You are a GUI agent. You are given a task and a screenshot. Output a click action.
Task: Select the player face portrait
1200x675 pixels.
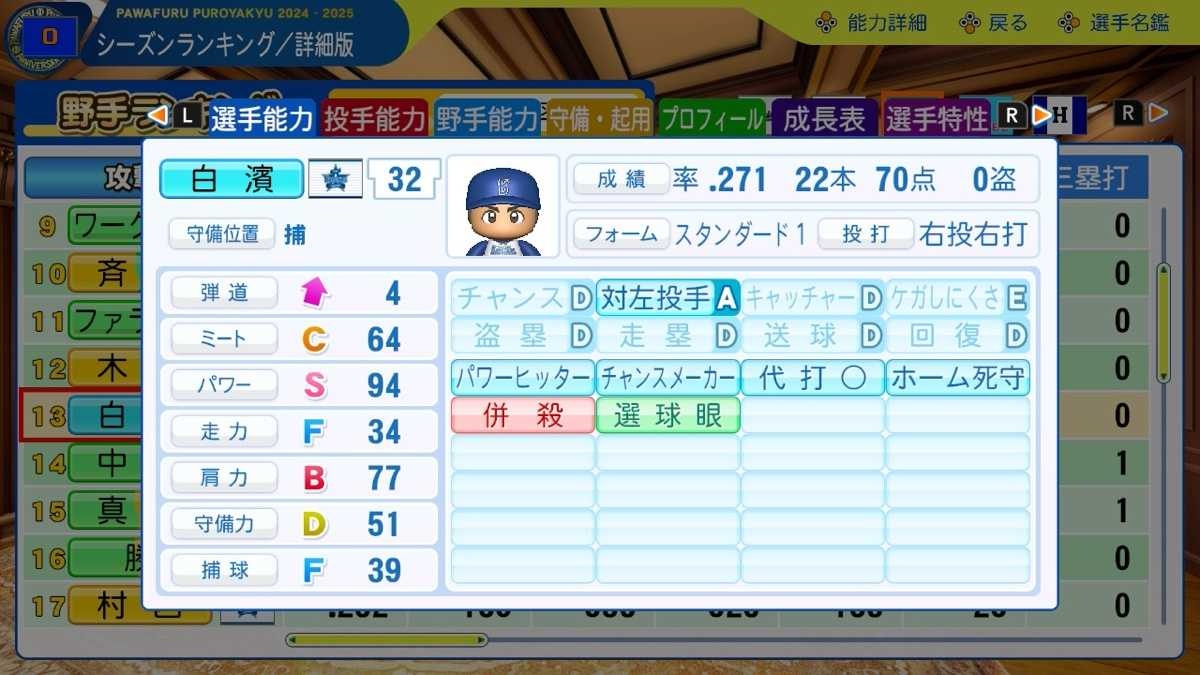pyautogui.click(x=503, y=206)
